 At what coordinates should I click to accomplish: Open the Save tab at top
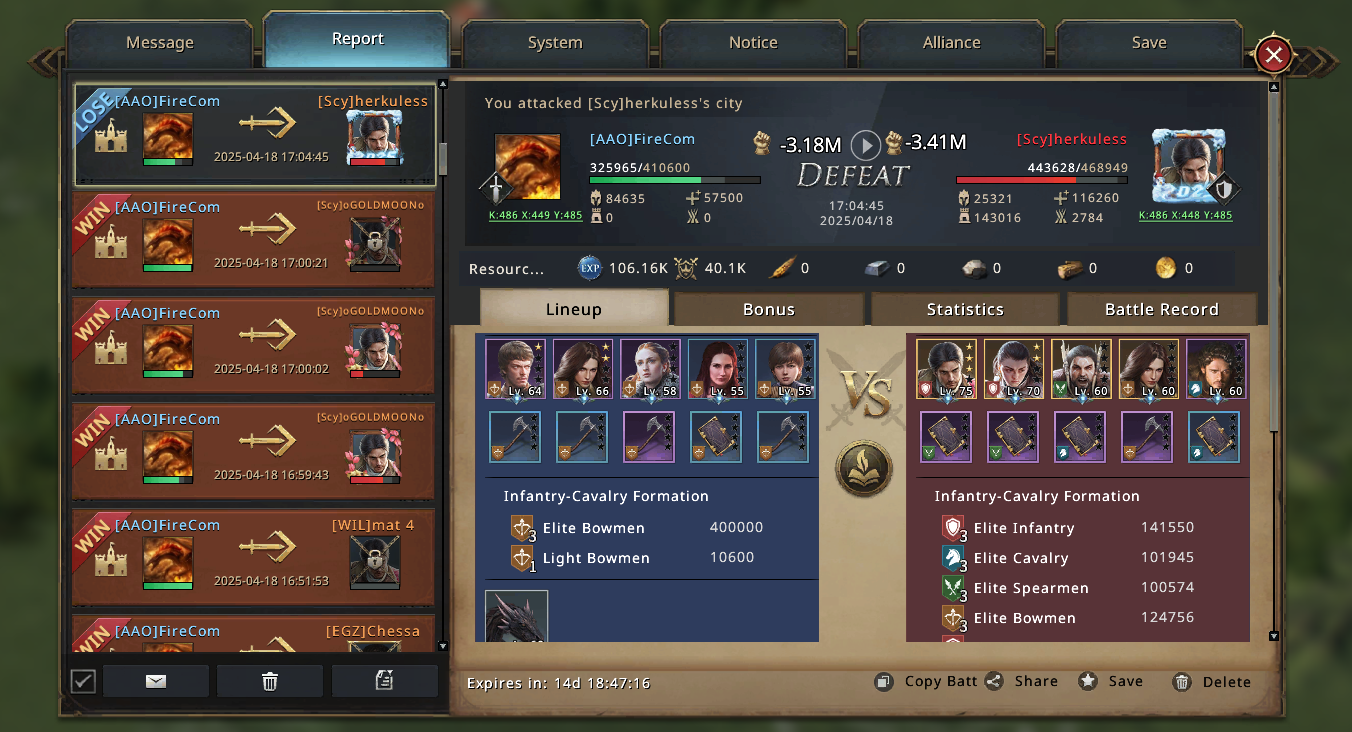click(x=1149, y=43)
